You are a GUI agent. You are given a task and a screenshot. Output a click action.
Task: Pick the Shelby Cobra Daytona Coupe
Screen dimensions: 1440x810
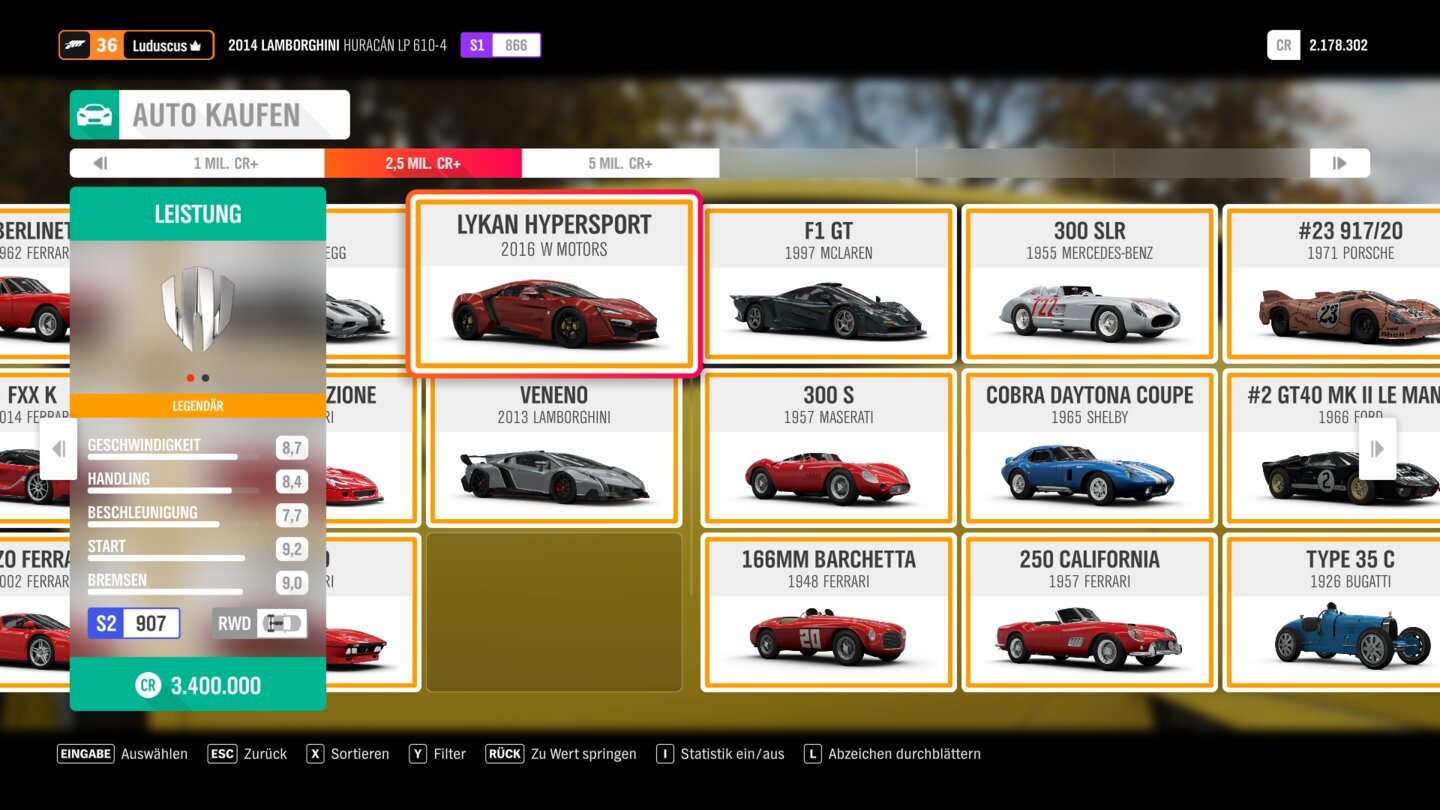click(1089, 449)
